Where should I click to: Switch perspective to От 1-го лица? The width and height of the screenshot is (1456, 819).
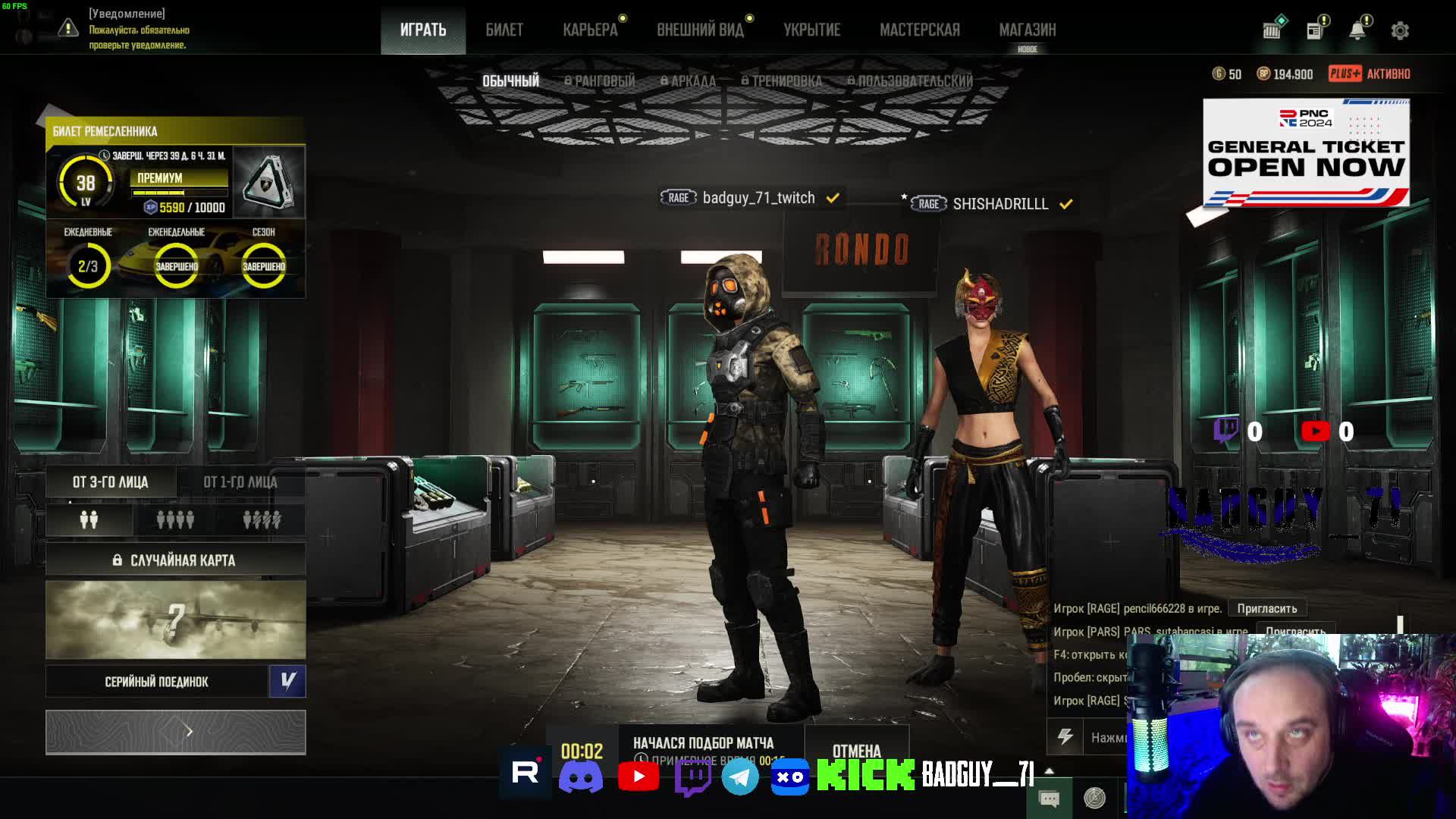(x=240, y=482)
